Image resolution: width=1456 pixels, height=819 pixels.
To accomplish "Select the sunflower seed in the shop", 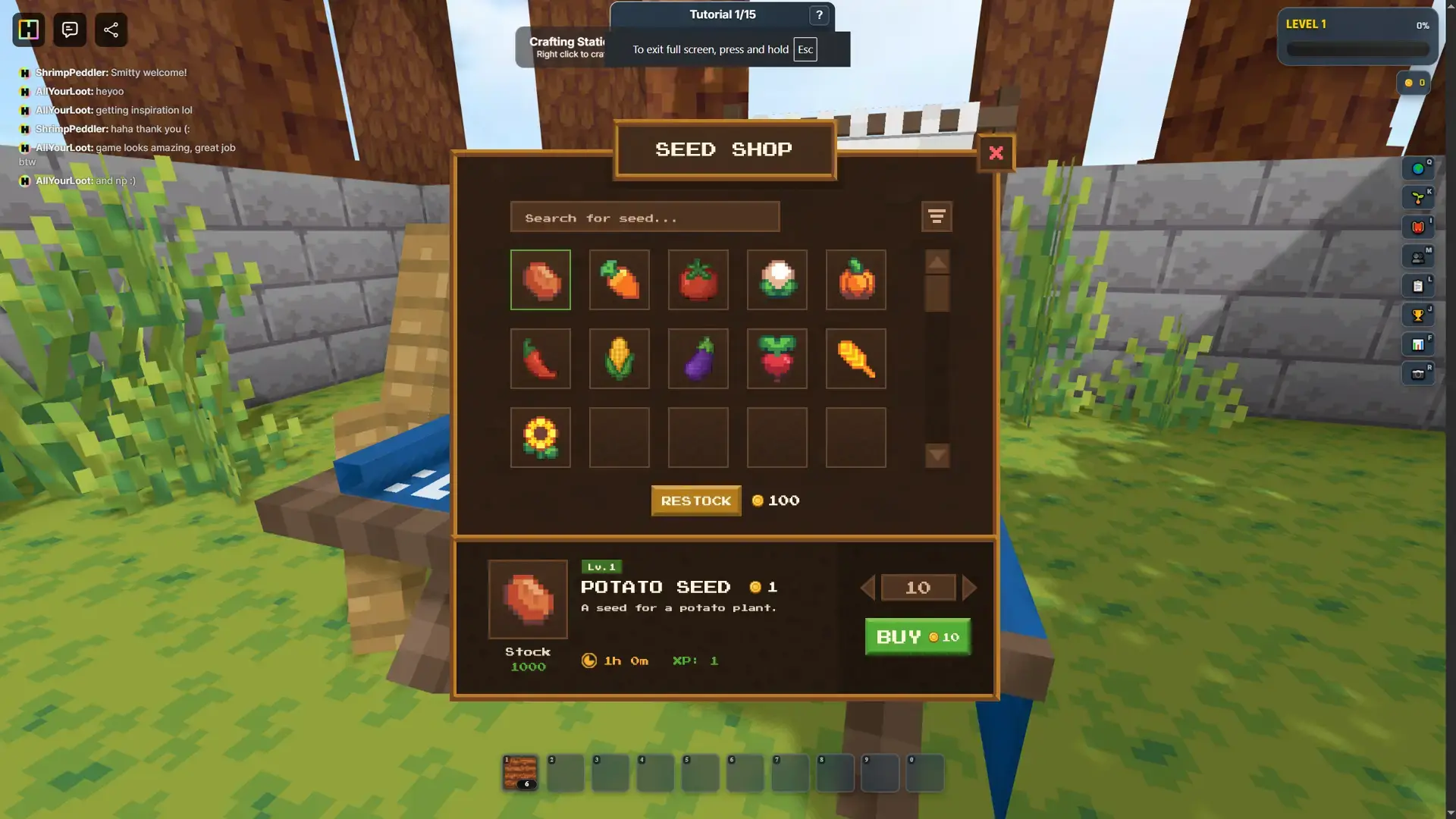I will click(540, 438).
